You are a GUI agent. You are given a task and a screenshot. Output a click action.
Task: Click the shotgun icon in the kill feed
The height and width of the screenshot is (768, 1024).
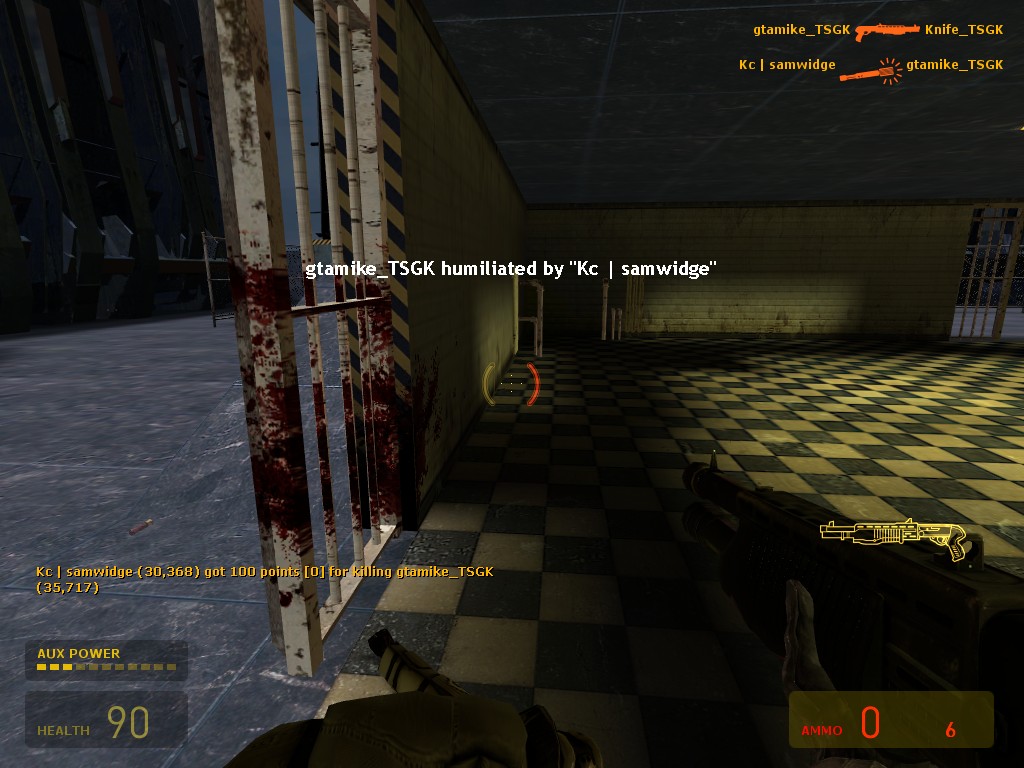point(887,30)
